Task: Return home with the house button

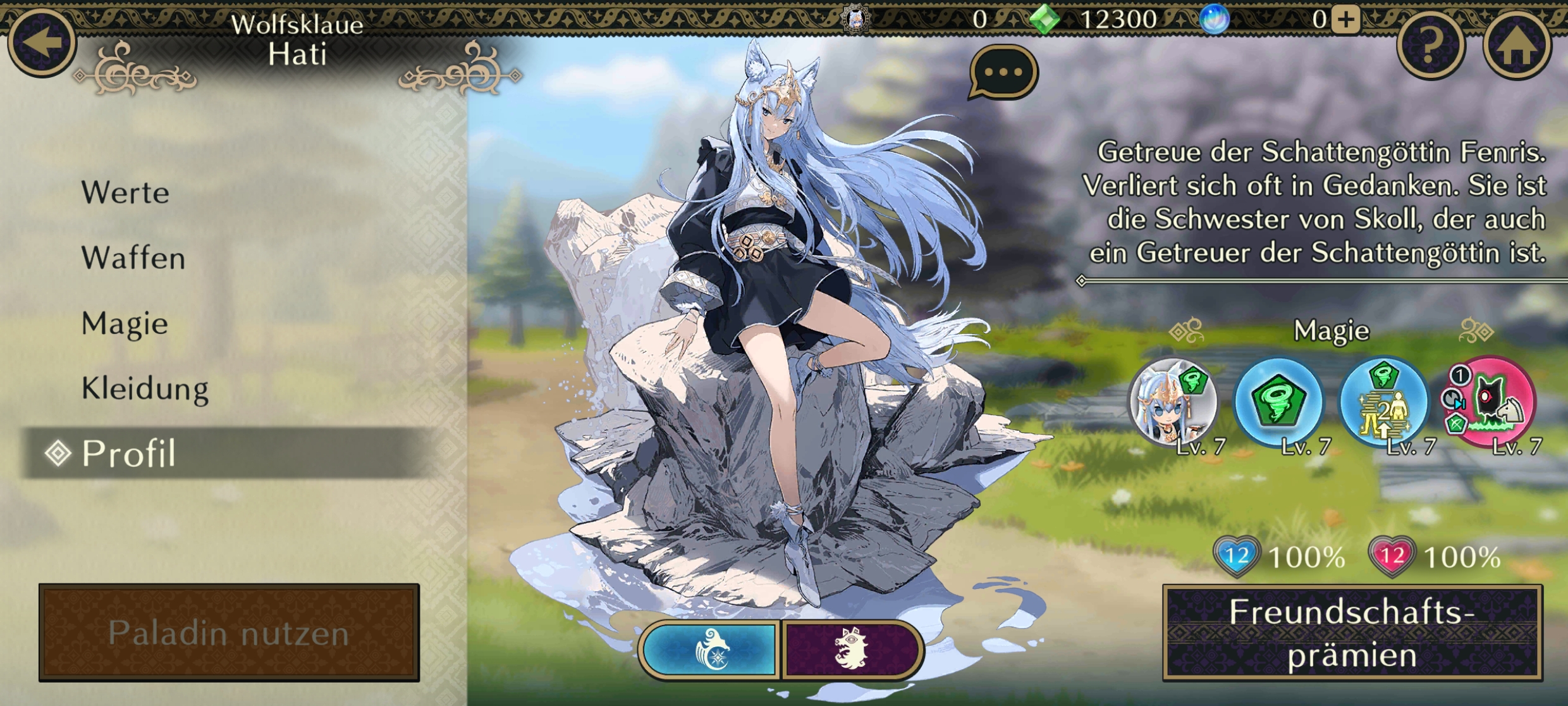Action: point(1516,46)
